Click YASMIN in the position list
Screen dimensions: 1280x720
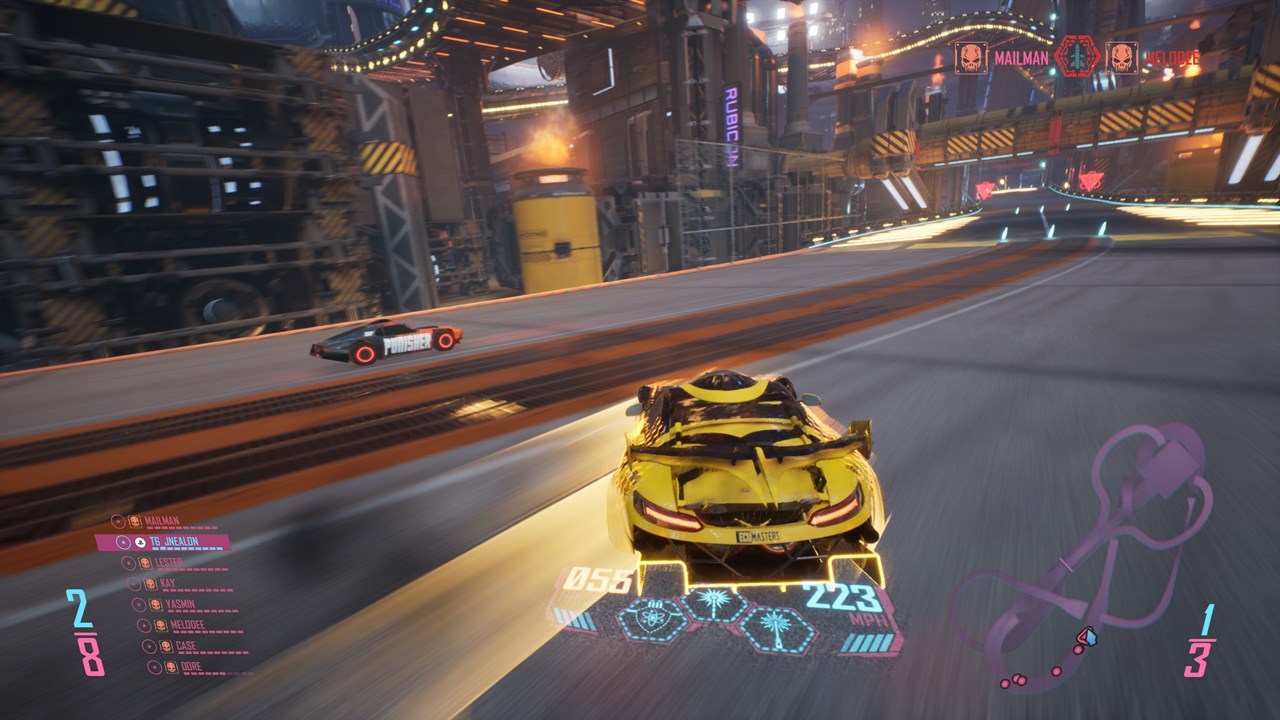click(x=181, y=604)
